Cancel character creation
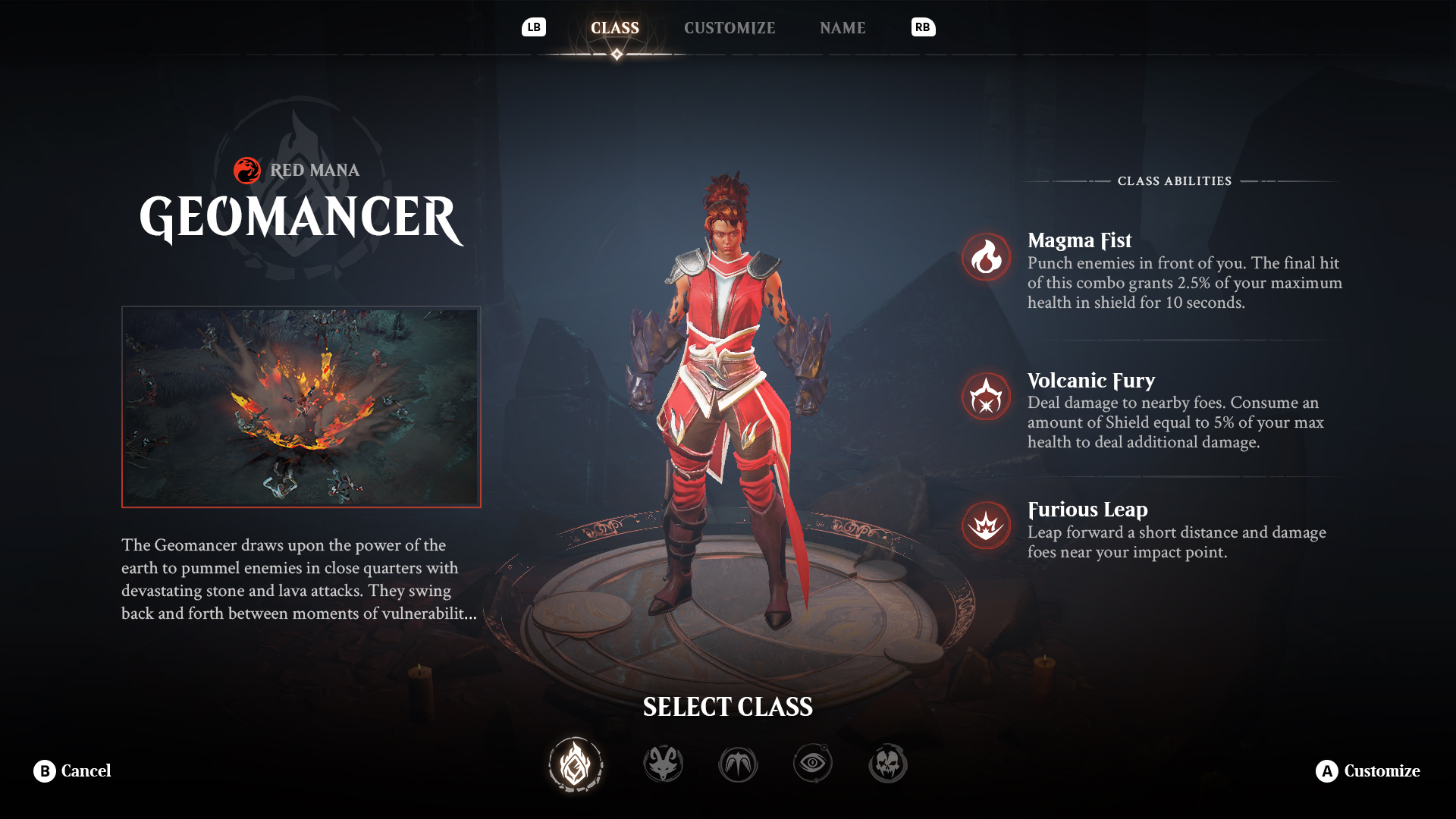 coord(73,771)
